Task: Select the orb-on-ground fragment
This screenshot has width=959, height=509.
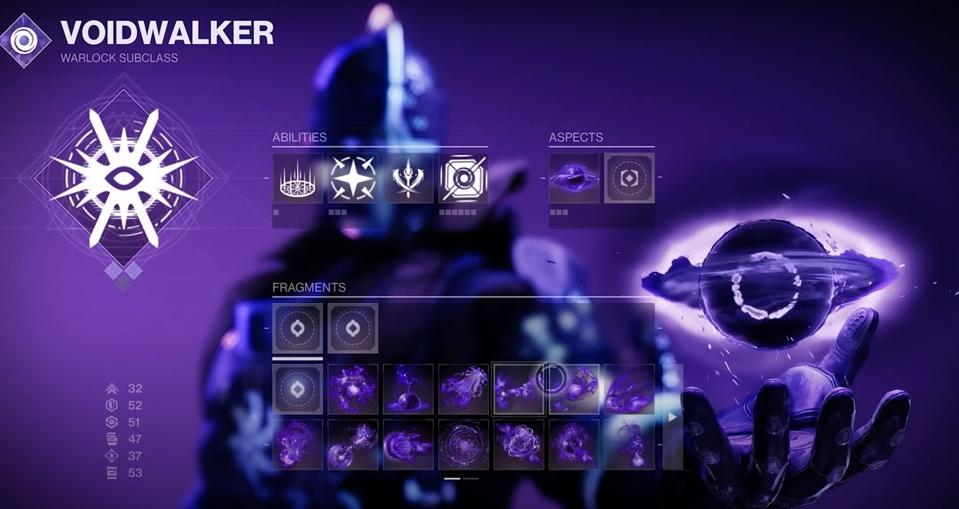Action: click(x=408, y=389)
